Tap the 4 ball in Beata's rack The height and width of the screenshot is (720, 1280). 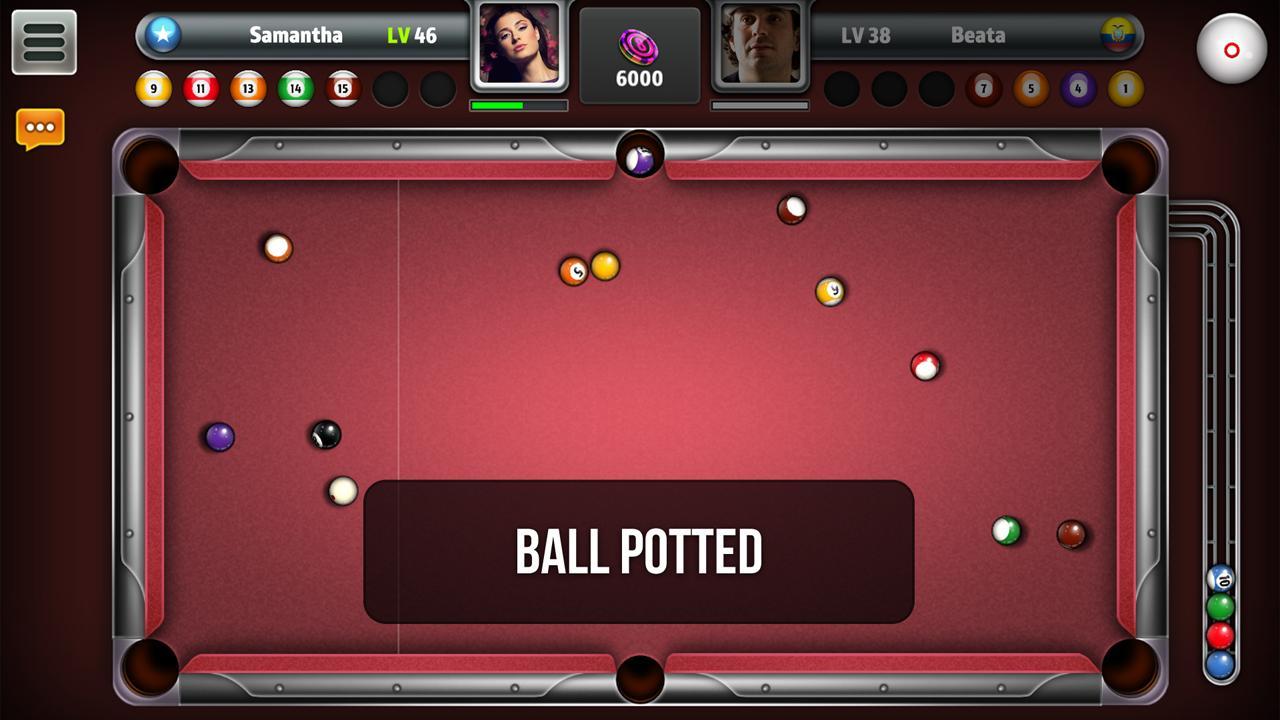tap(1077, 89)
